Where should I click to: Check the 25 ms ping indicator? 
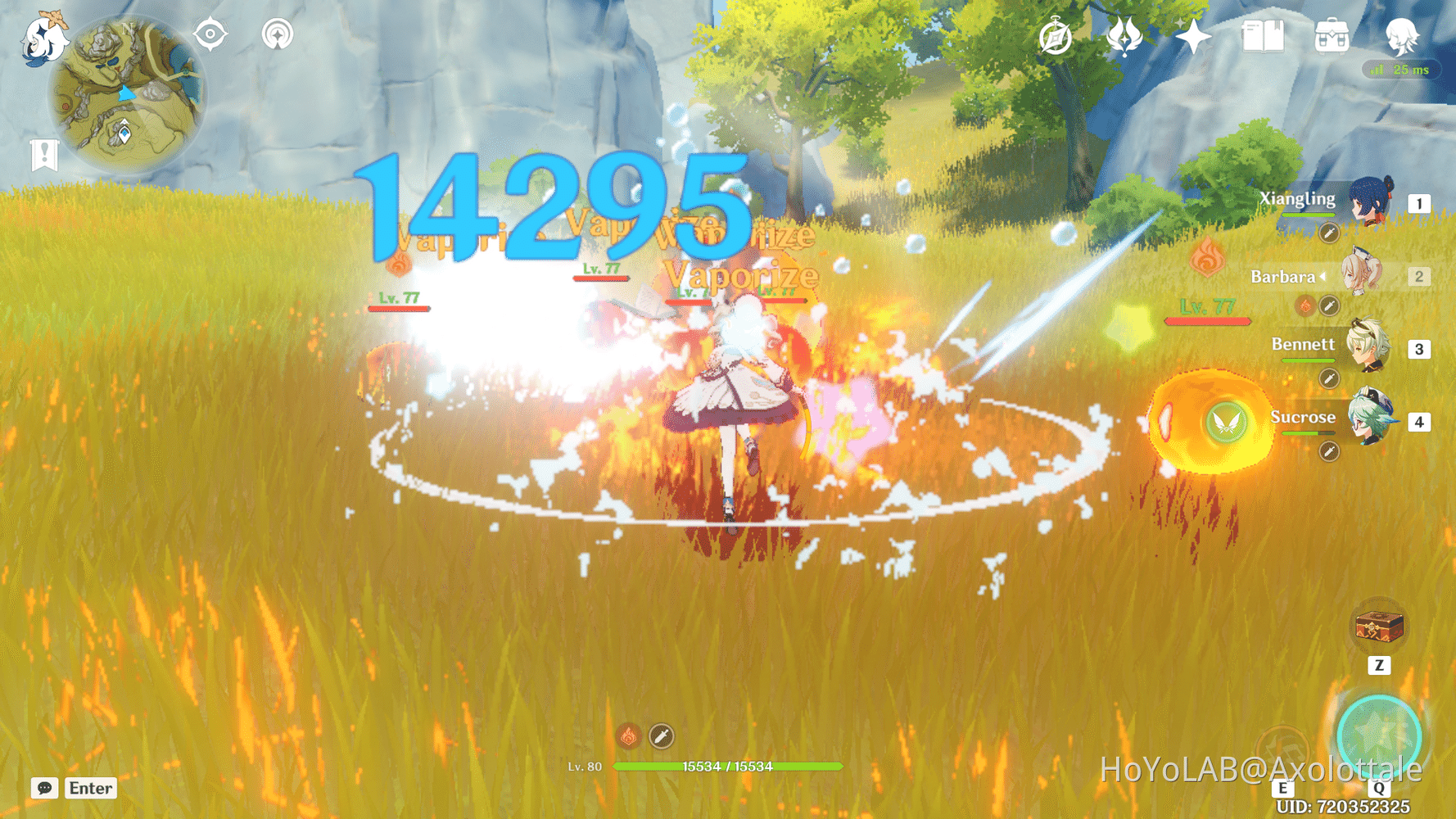pyautogui.click(x=1402, y=70)
